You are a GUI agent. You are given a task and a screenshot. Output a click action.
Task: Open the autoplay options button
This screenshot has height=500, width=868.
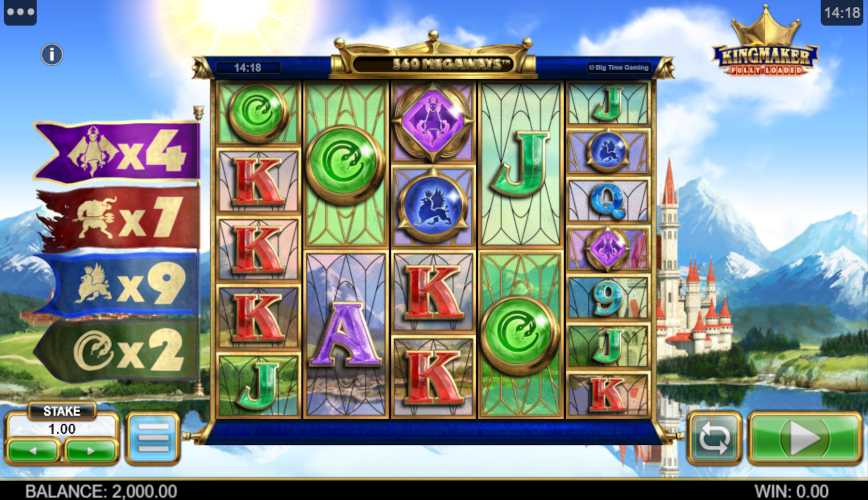click(714, 438)
